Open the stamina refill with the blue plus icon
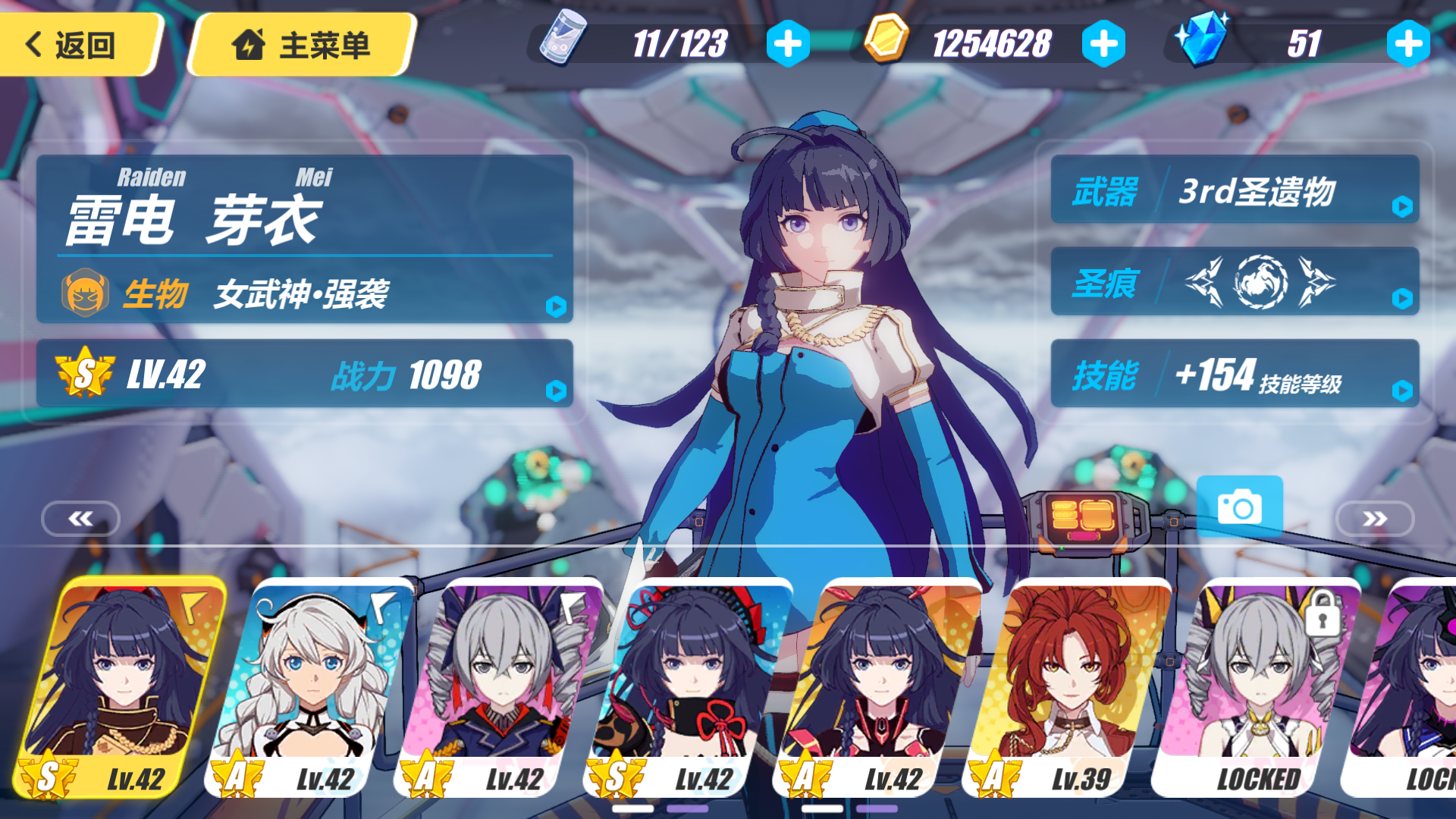Viewport: 1456px width, 819px height. click(x=789, y=43)
